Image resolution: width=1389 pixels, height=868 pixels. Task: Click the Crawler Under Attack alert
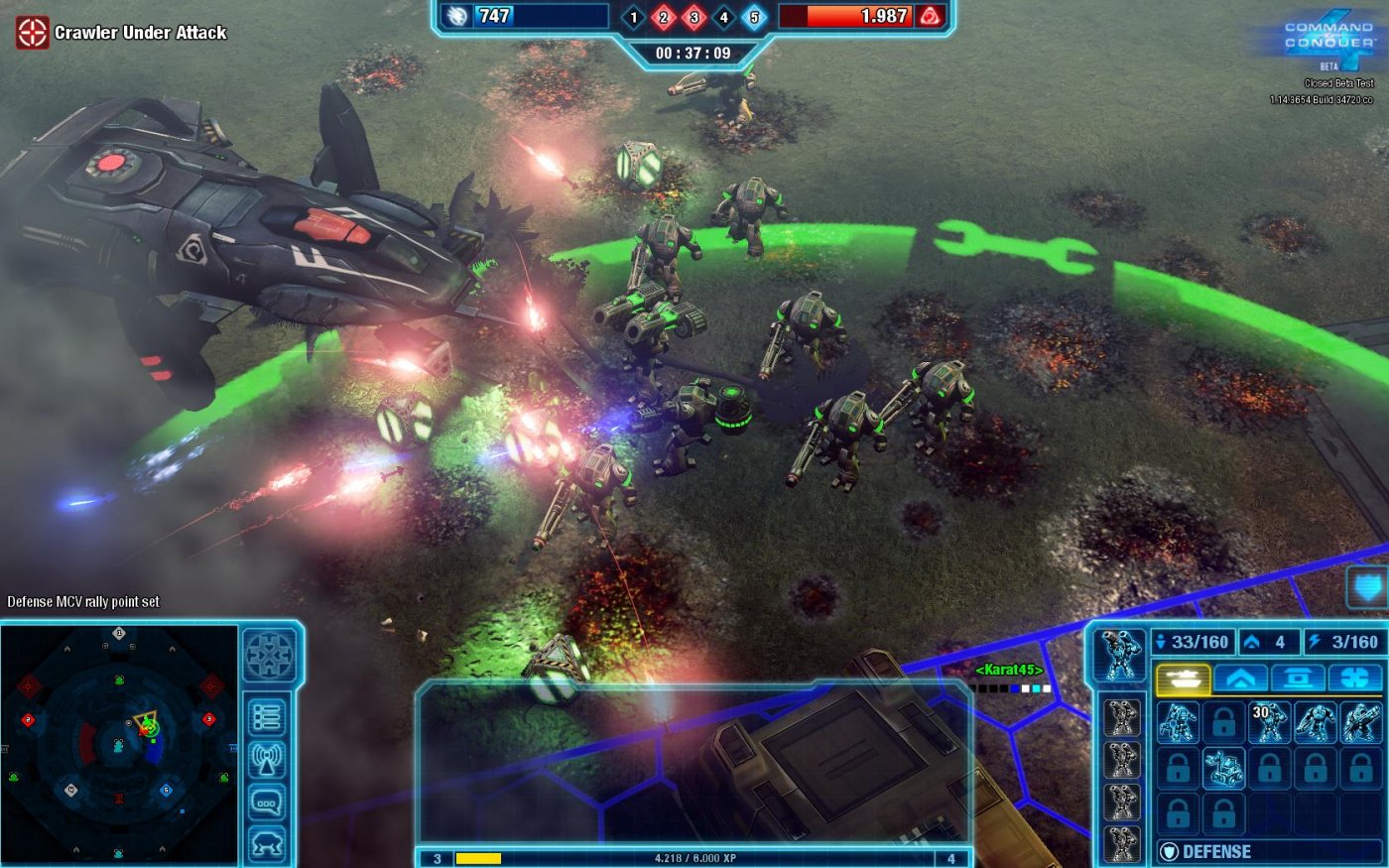click(x=119, y=32)
